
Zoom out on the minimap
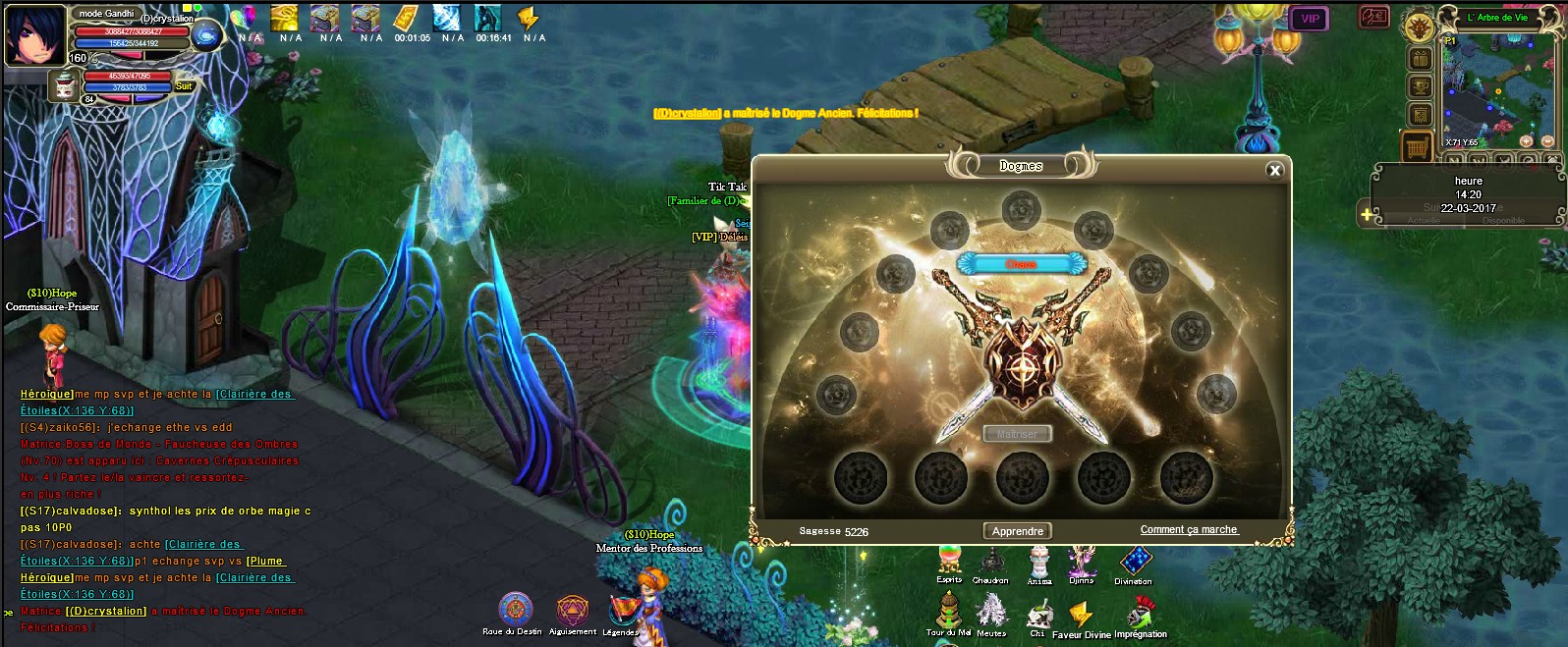[x=1549, y=141]
